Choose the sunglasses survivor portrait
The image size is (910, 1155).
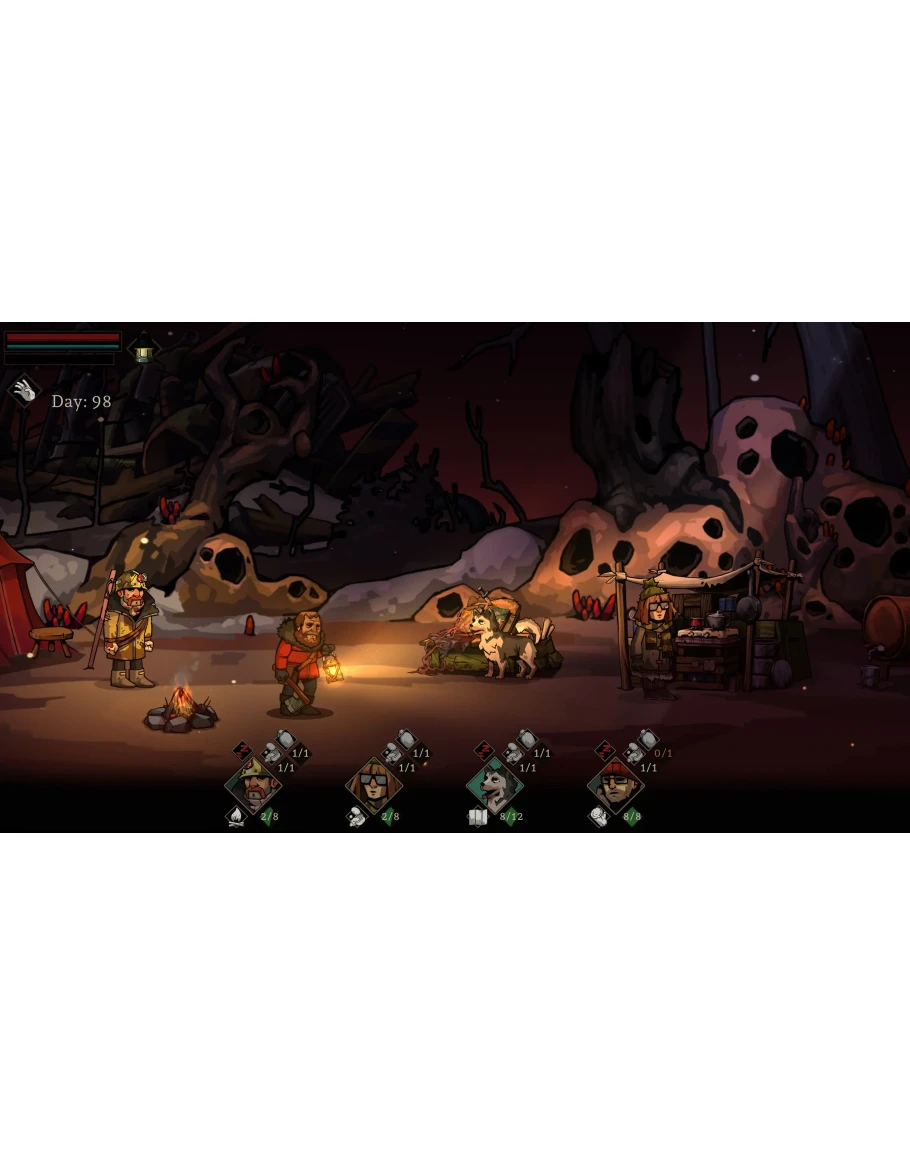[x=374, y=785]
